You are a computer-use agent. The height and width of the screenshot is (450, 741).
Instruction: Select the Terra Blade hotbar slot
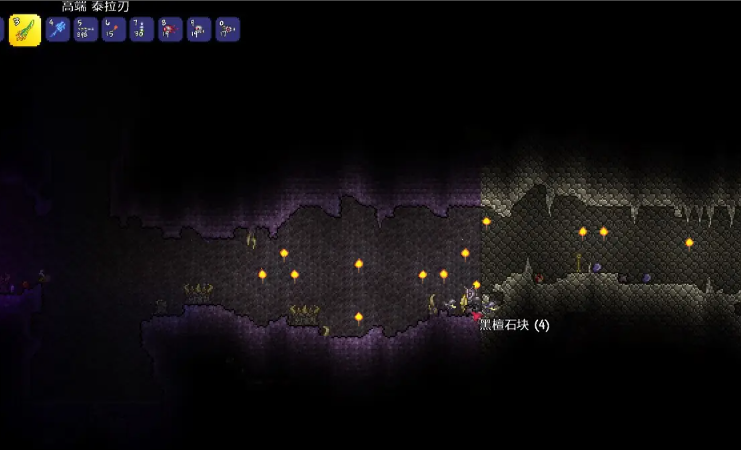[x=25, y=30]
